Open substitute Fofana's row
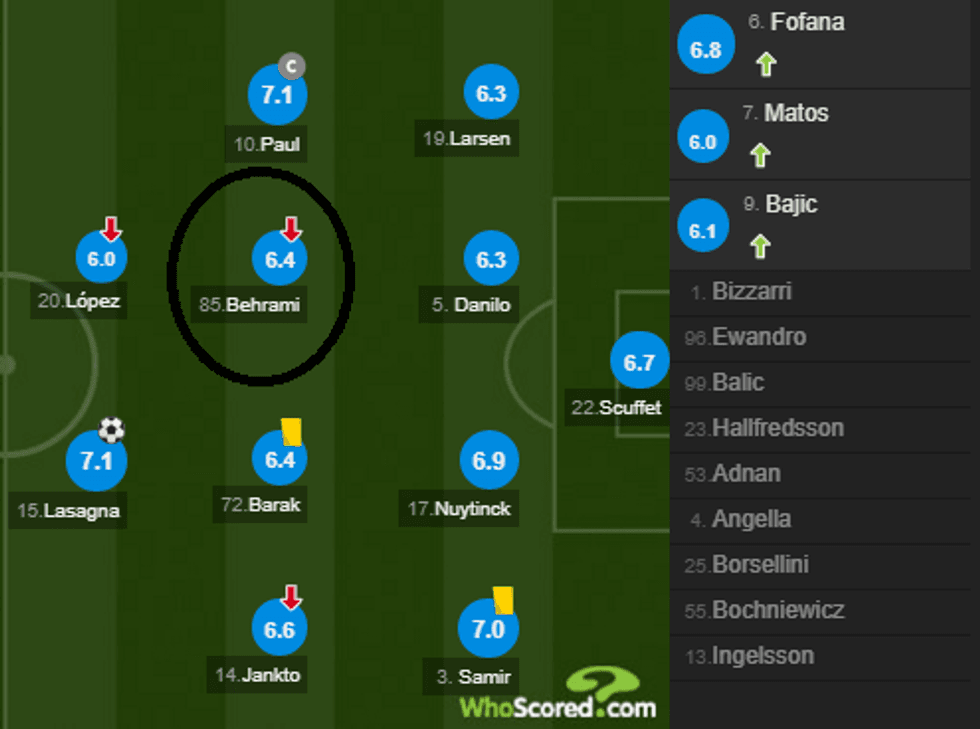Image resolution: width=980 pixels, height=729 pixels. [x=824, y=45]
